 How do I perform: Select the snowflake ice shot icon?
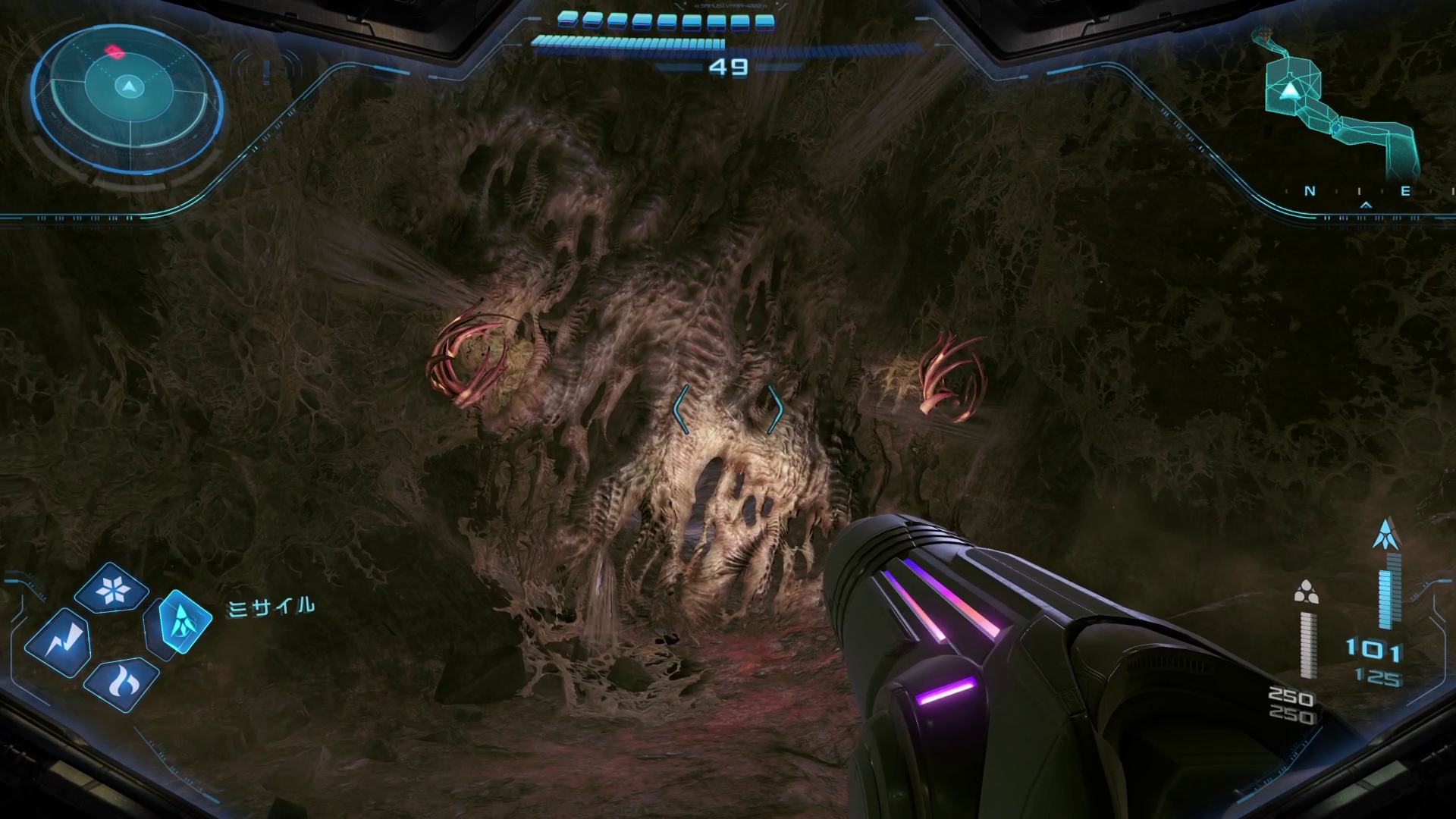click(112, 588)
